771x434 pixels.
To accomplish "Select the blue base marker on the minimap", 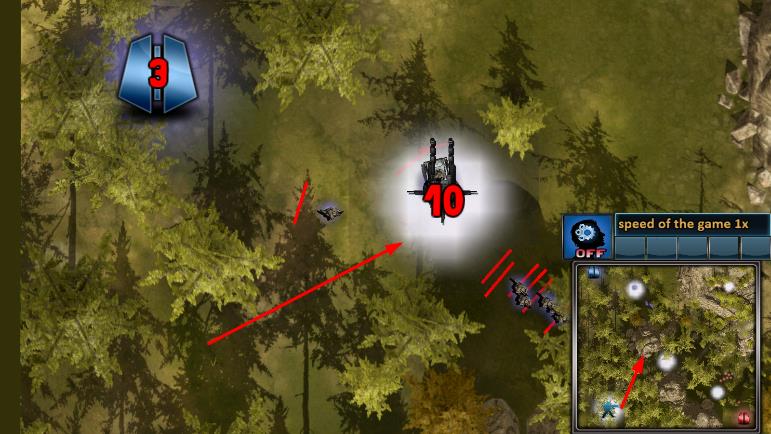I will (x=594, y=272).
